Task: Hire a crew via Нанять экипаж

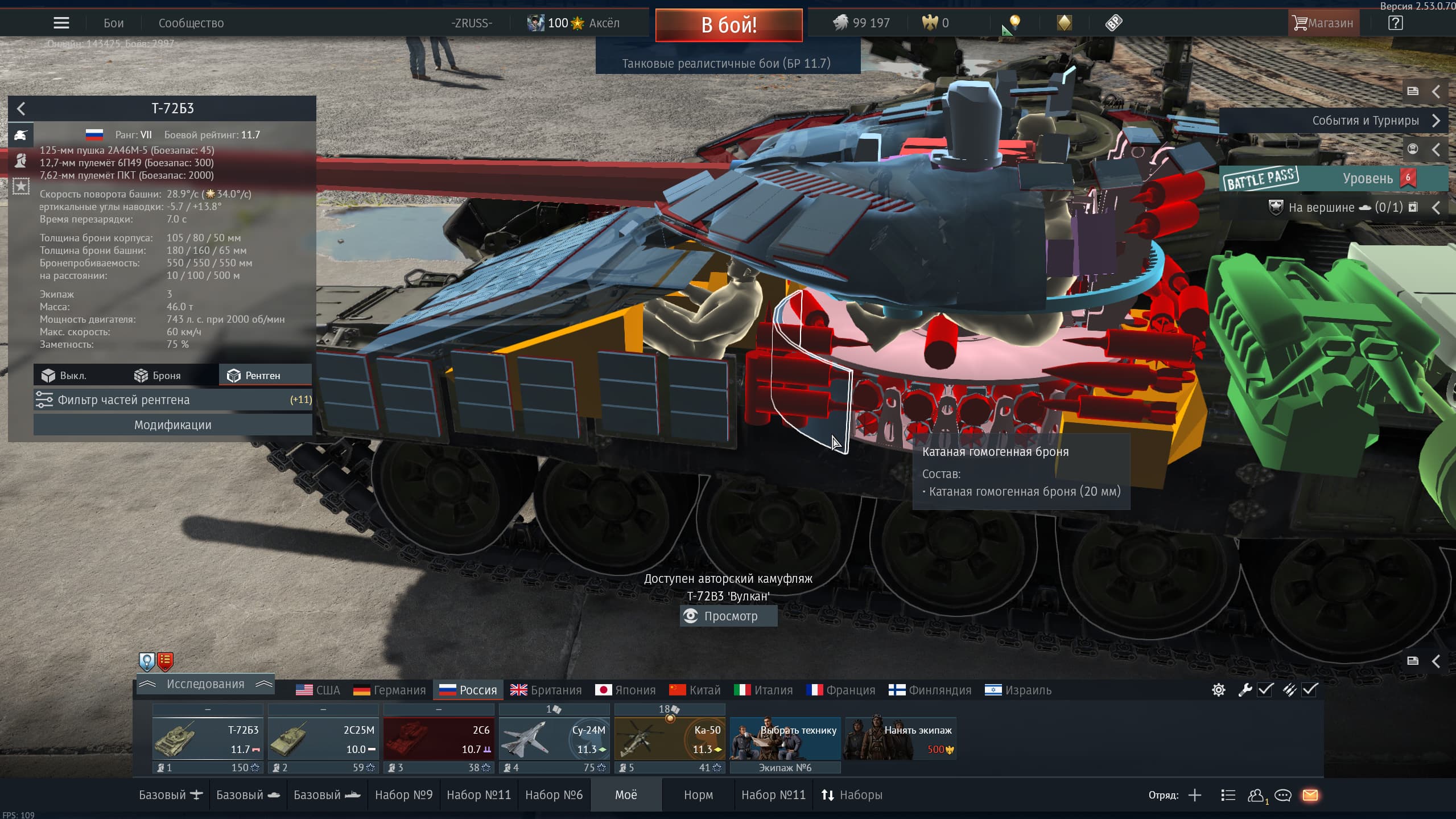Action: [900, 739]
